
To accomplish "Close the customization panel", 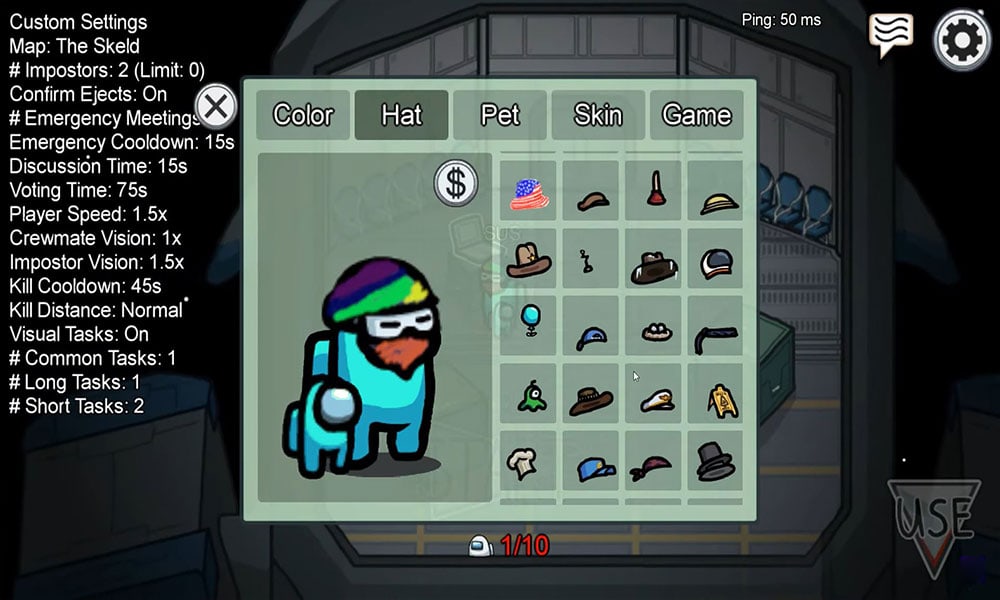I will pyautogui.click(x=215, y=106).
